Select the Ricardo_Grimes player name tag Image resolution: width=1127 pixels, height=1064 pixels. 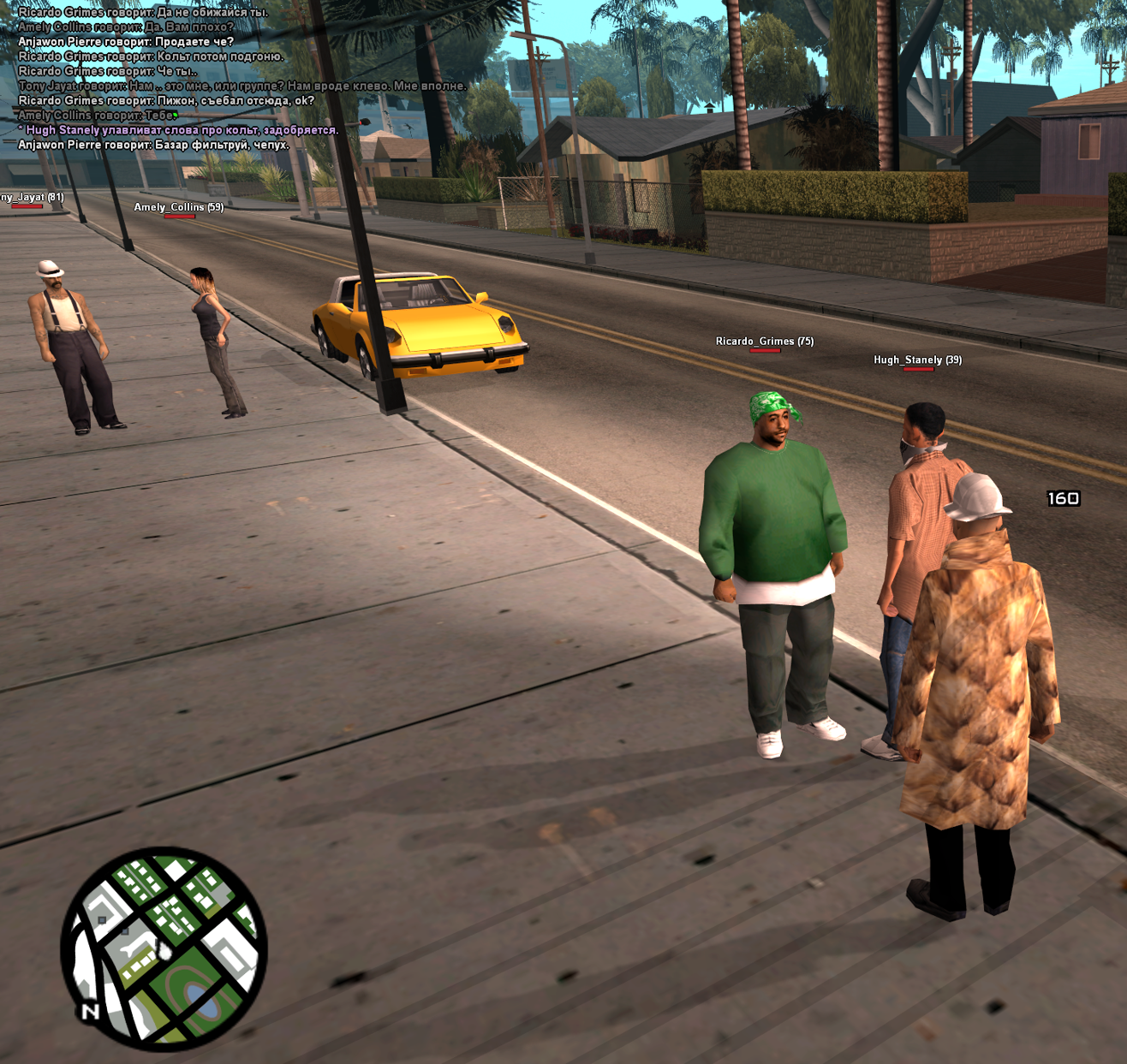click(764, 342)
